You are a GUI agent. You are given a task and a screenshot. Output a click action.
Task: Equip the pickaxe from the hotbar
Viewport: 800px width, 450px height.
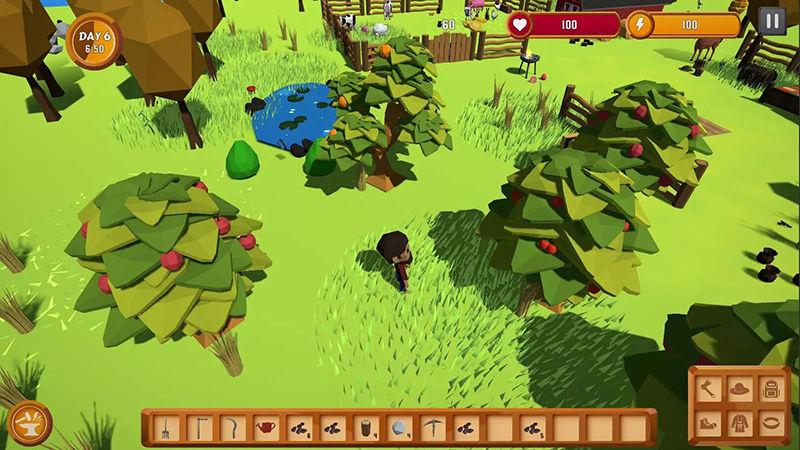[432, 428]
